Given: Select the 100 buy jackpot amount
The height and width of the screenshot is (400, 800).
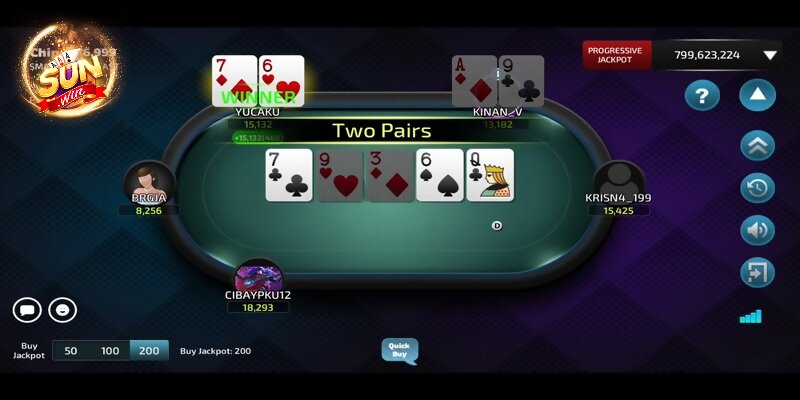Looking at the screenshot, I should coord(110,351).
